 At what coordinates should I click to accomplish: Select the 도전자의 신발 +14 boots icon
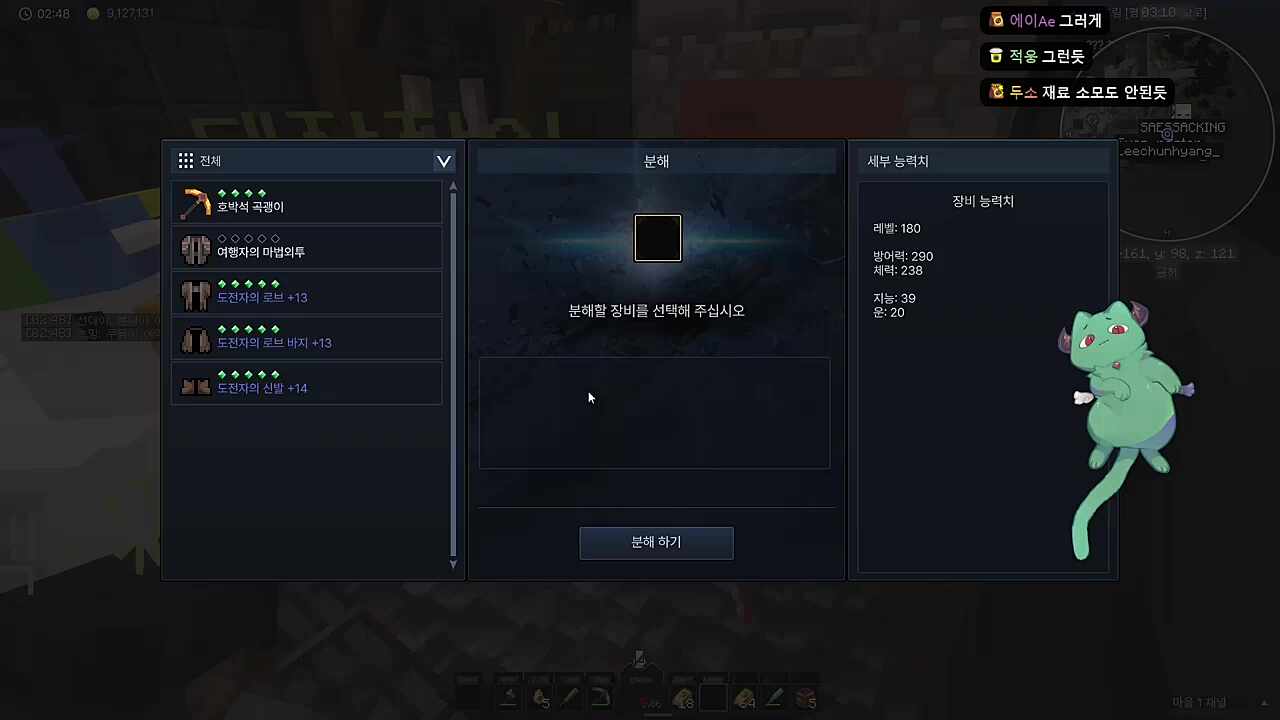tap(195, 384)
